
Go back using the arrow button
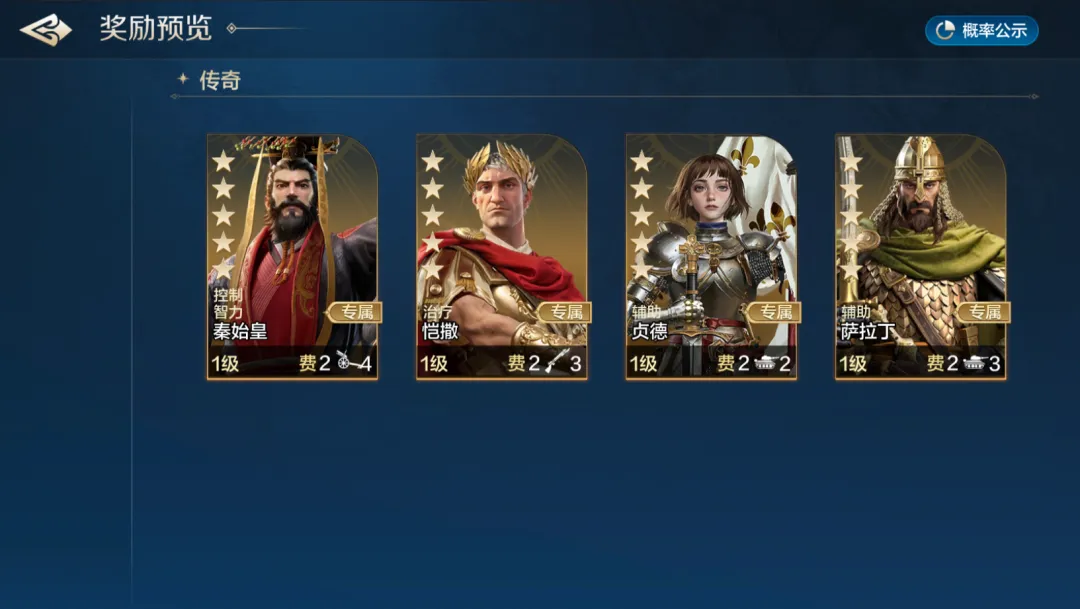coord(46,30)
